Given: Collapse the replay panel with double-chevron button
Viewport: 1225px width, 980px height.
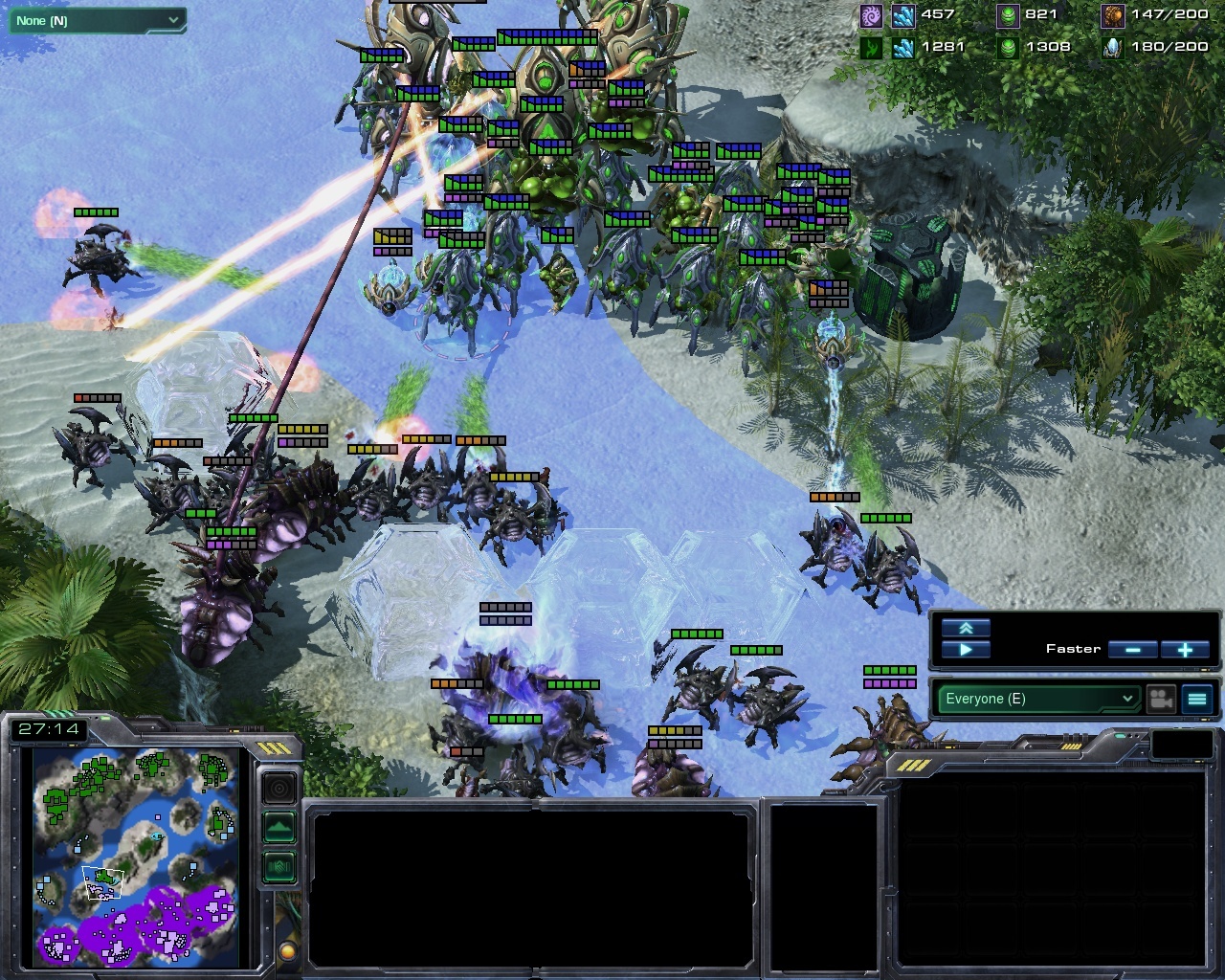Looking at the screenshot, I should click(966, 628).
